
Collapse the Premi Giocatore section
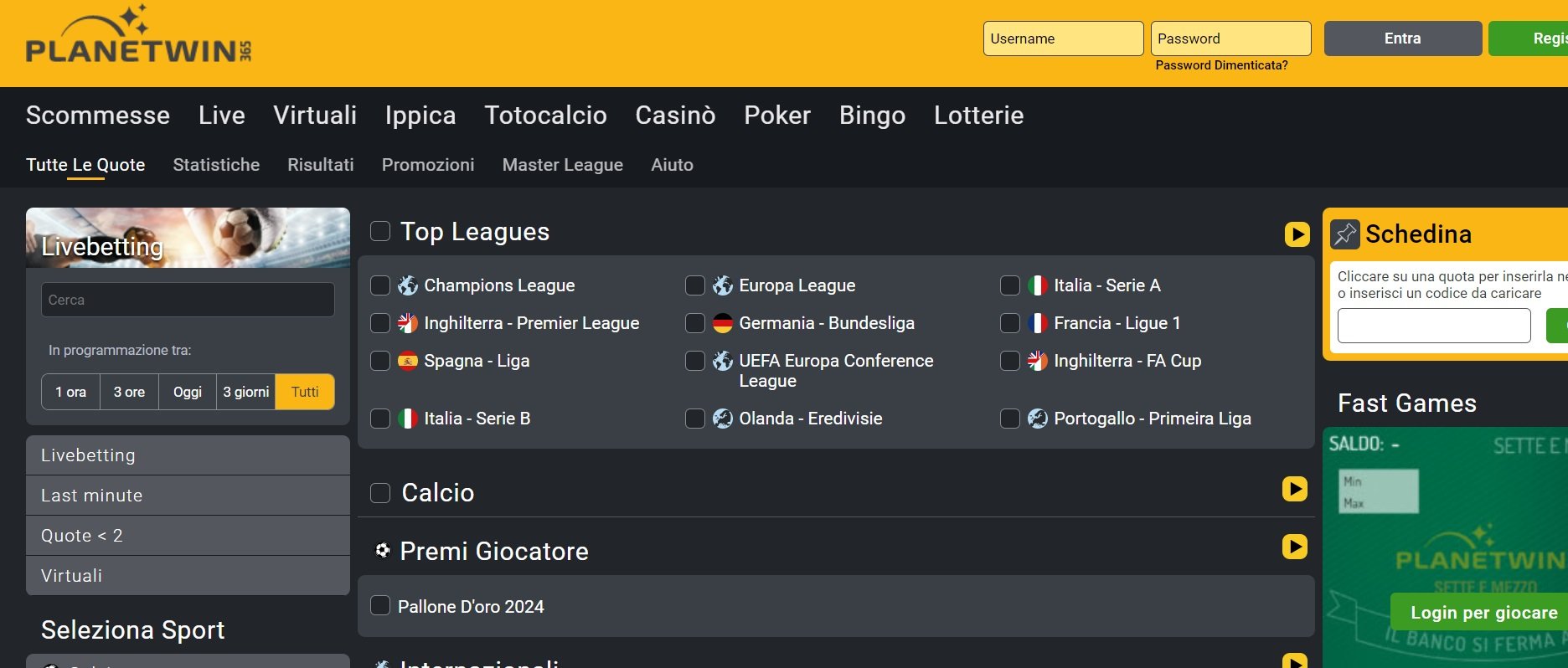tap(494, 551)
